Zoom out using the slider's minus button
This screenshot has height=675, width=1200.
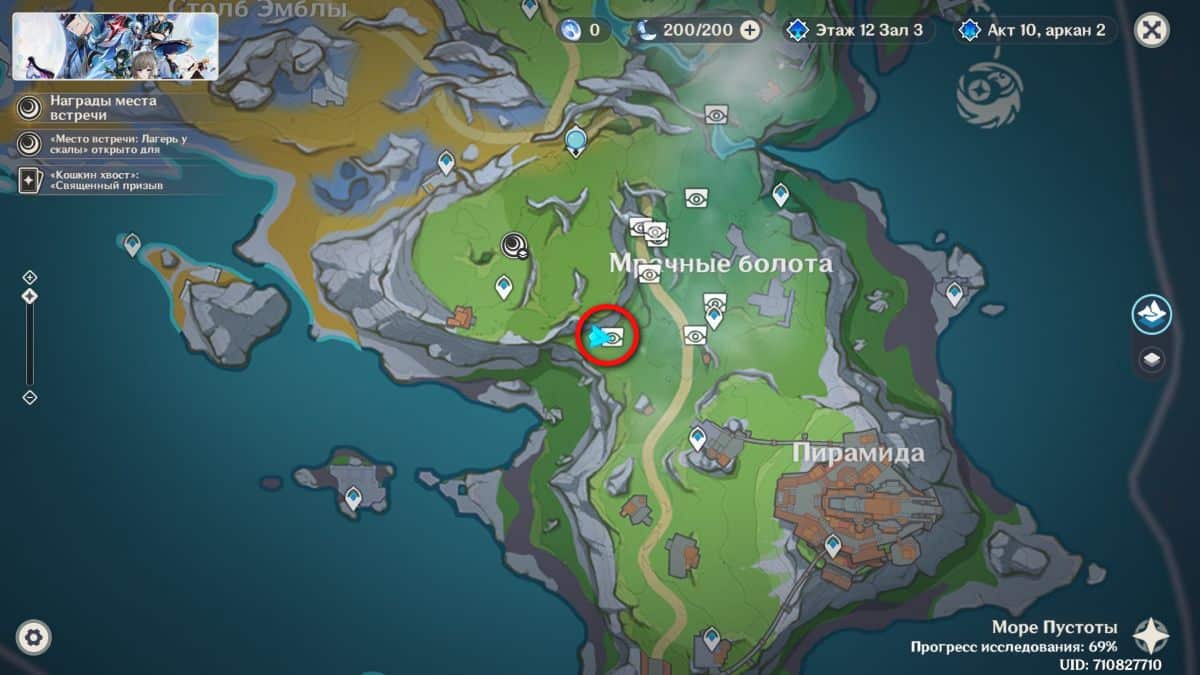point(30,397)
